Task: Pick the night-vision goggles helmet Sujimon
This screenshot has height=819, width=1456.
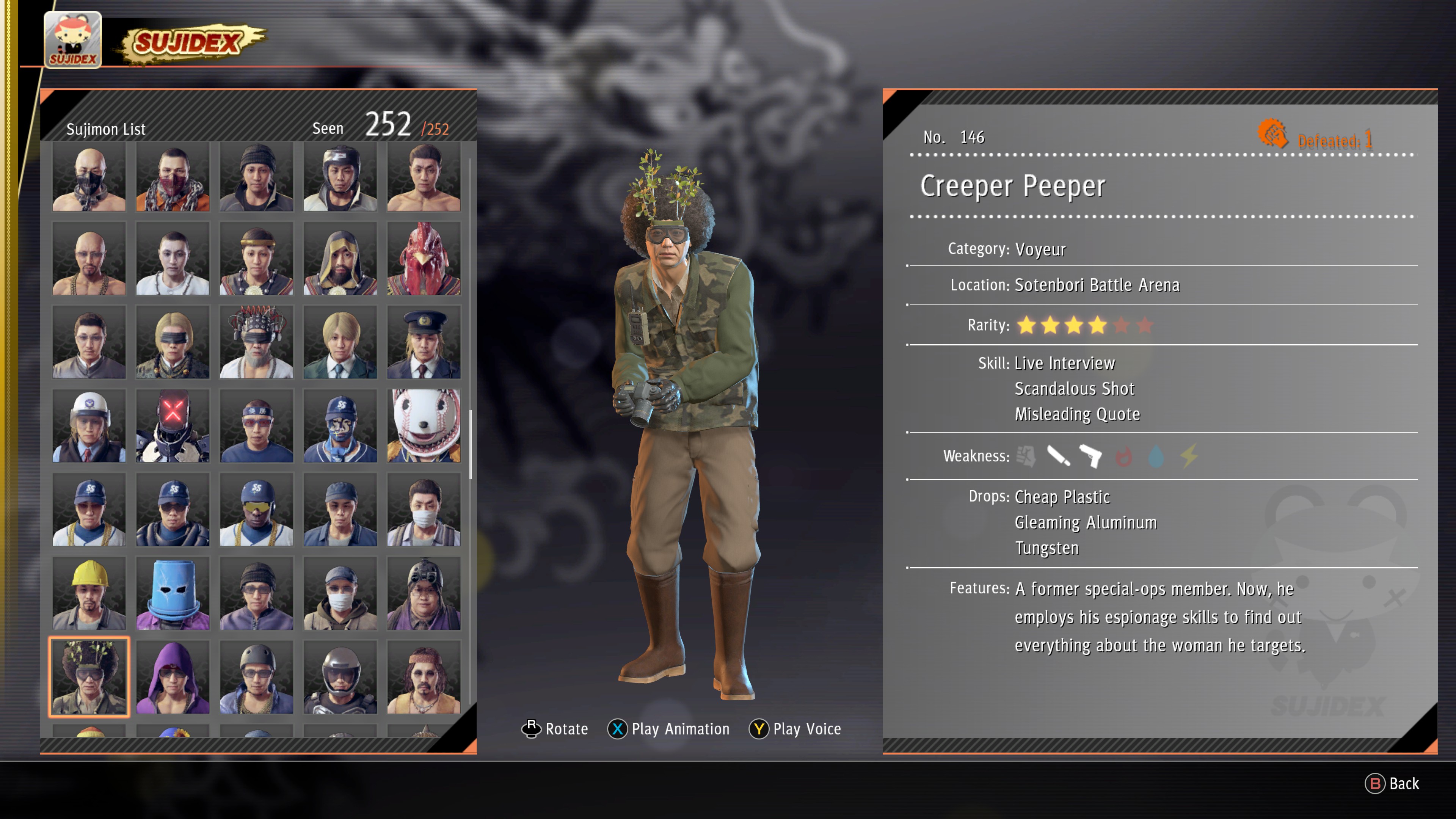Action: click(x=424, y=593)
